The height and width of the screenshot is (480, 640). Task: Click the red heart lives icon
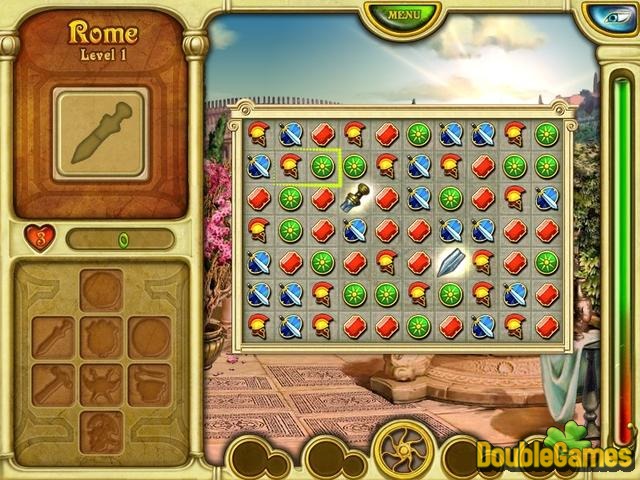[38, 239]
